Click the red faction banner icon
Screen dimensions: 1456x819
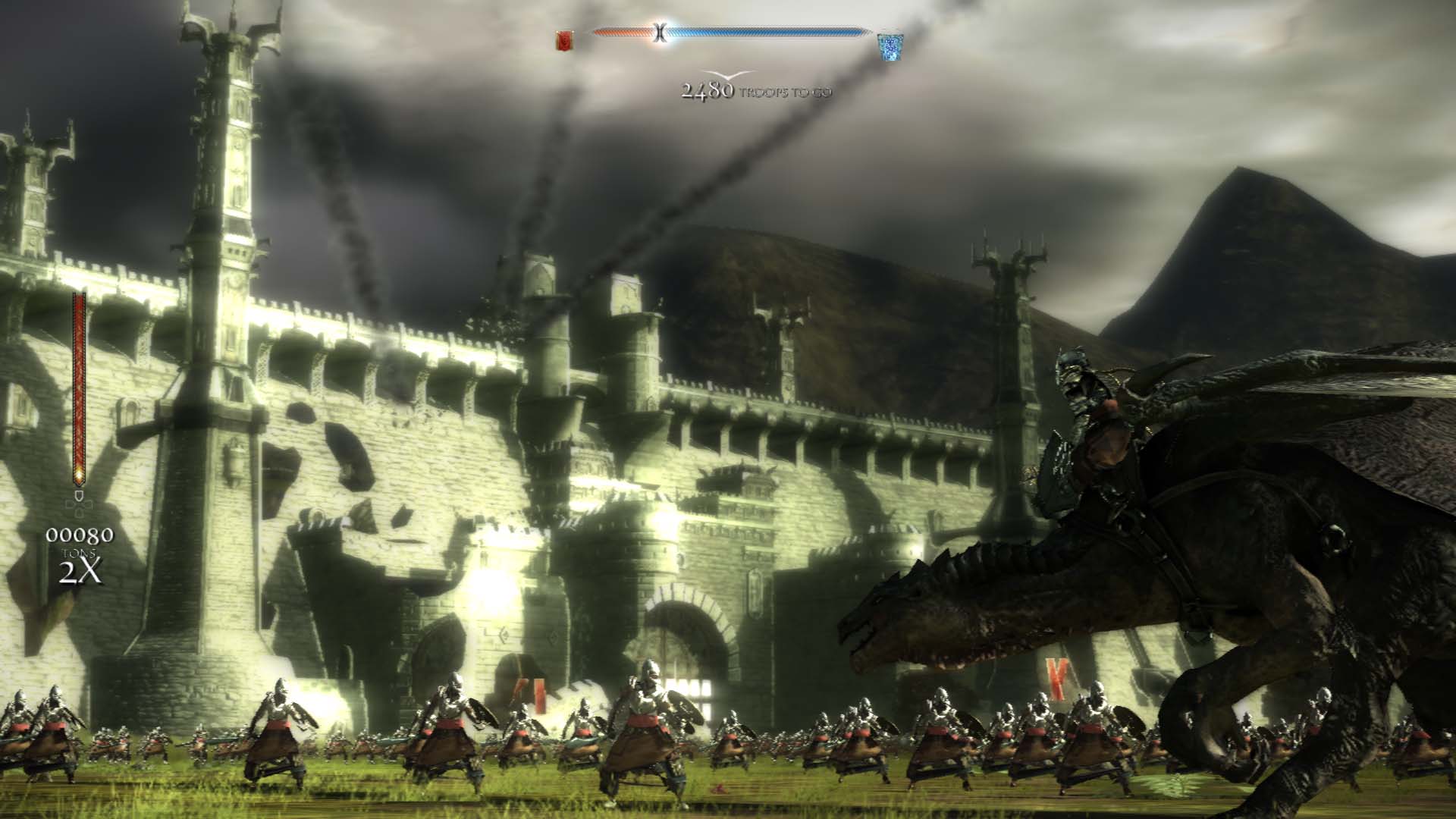(564, 39)
